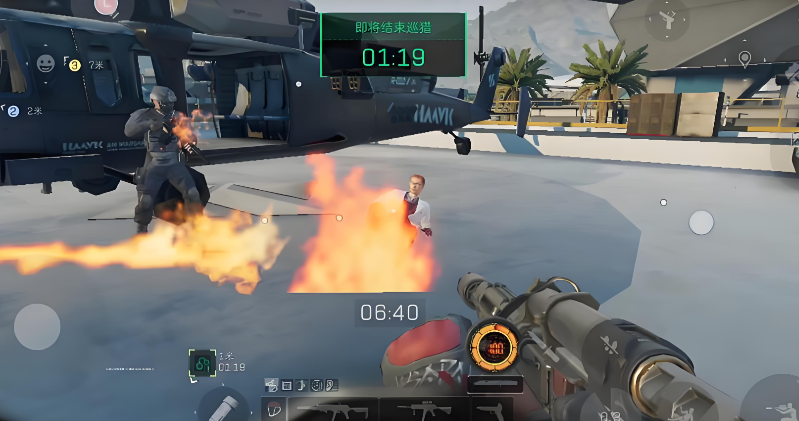799x421 pixels.
Task: Use the flashlight-shaped item button
Action: tap(223, 407)
